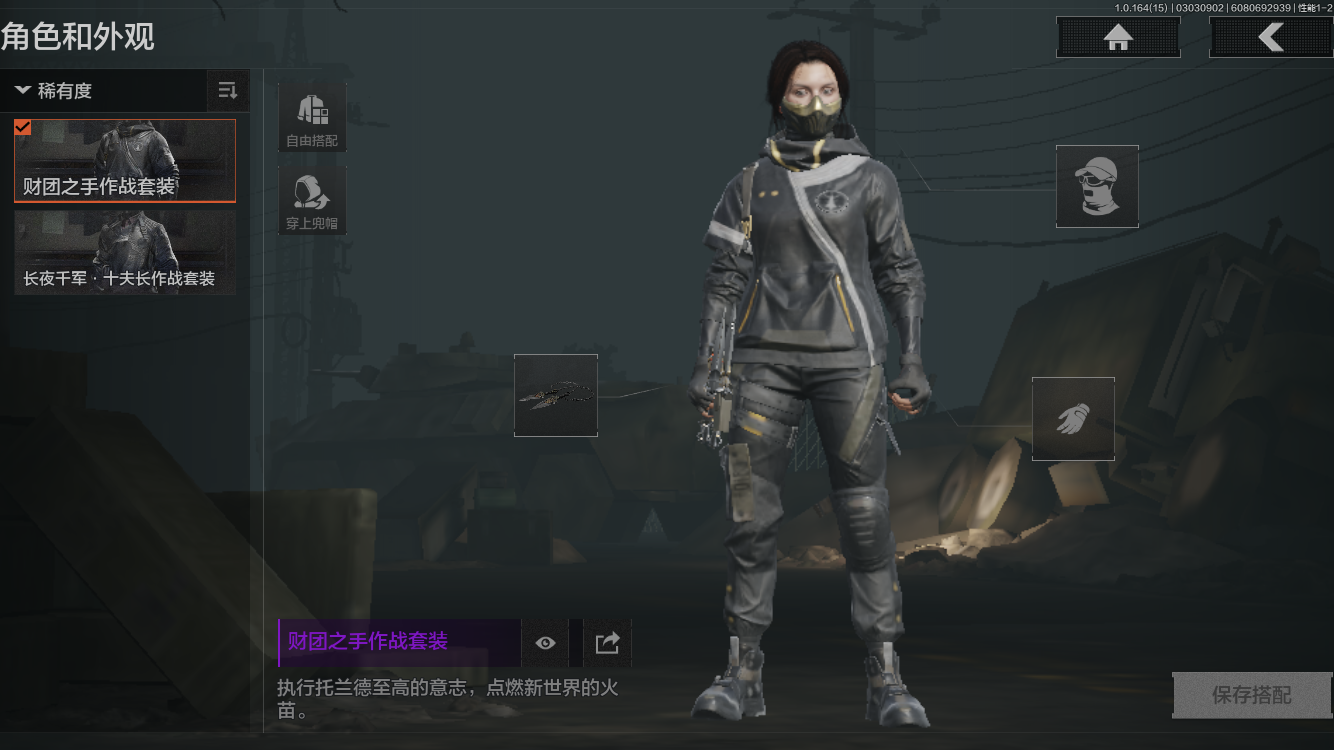
Task: Switch to the 财团之手作战套装 entry
Action: point(124,161)
